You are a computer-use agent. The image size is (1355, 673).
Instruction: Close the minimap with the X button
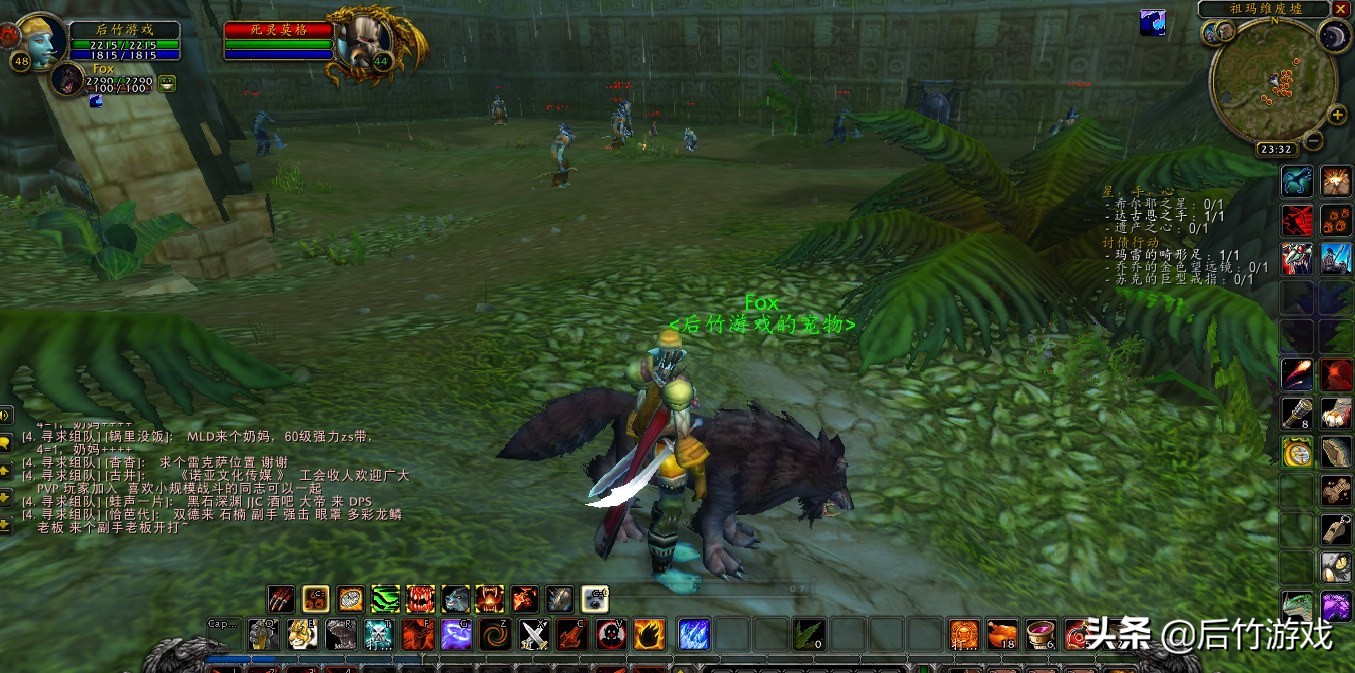coord(1340,9)
